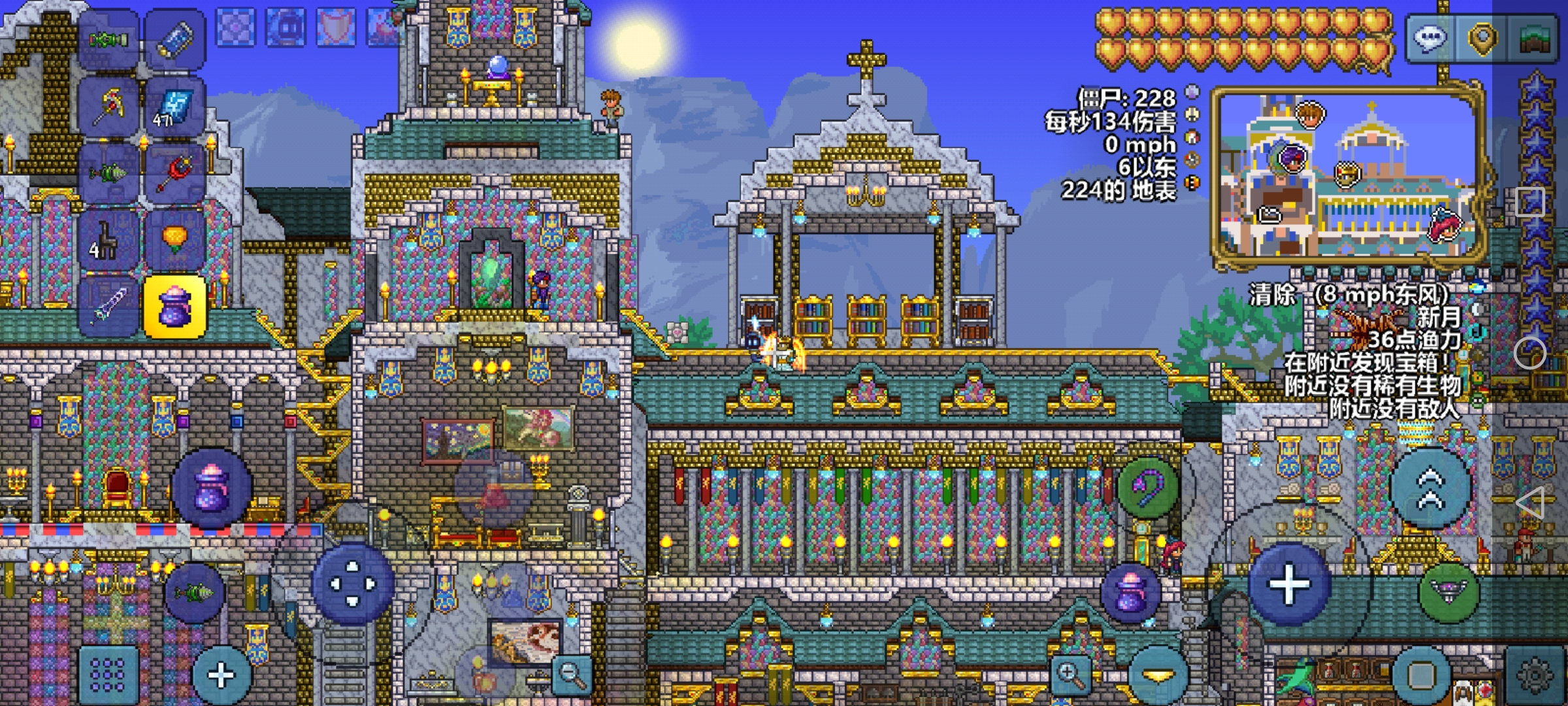Activate the green mount button
1568x706 pixels.
coord(1449,592)
